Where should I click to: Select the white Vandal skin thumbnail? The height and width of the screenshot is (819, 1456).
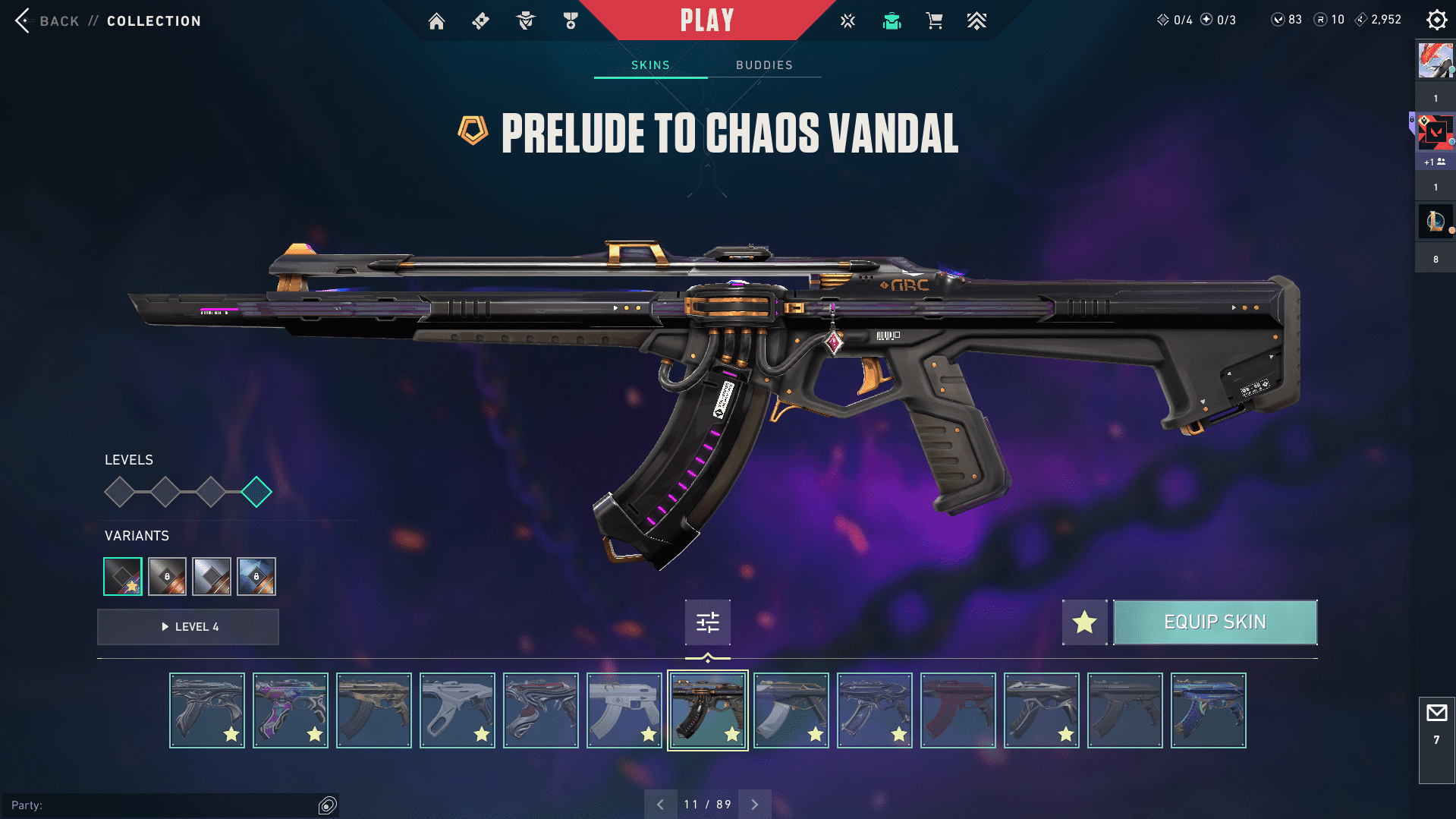point(624,710)
